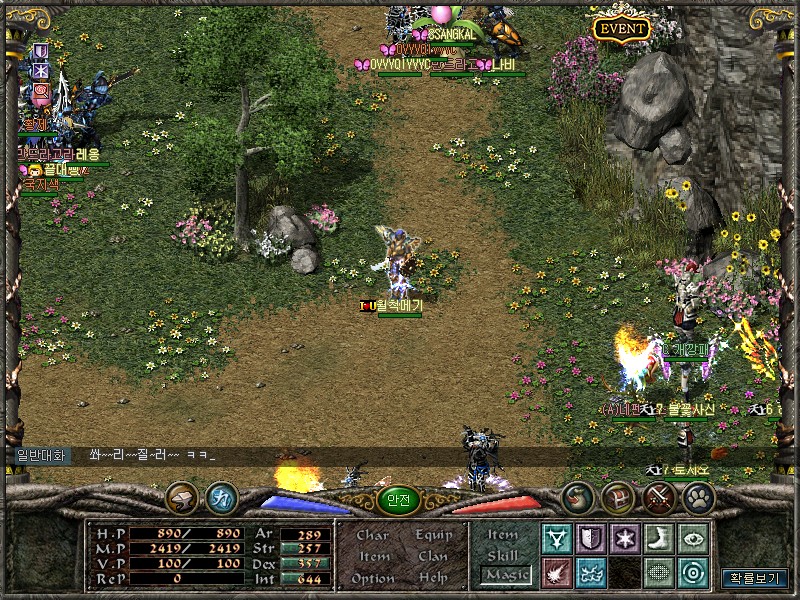Open the Help menu
This screenshot has height=600, width=800.
(433, 579)
